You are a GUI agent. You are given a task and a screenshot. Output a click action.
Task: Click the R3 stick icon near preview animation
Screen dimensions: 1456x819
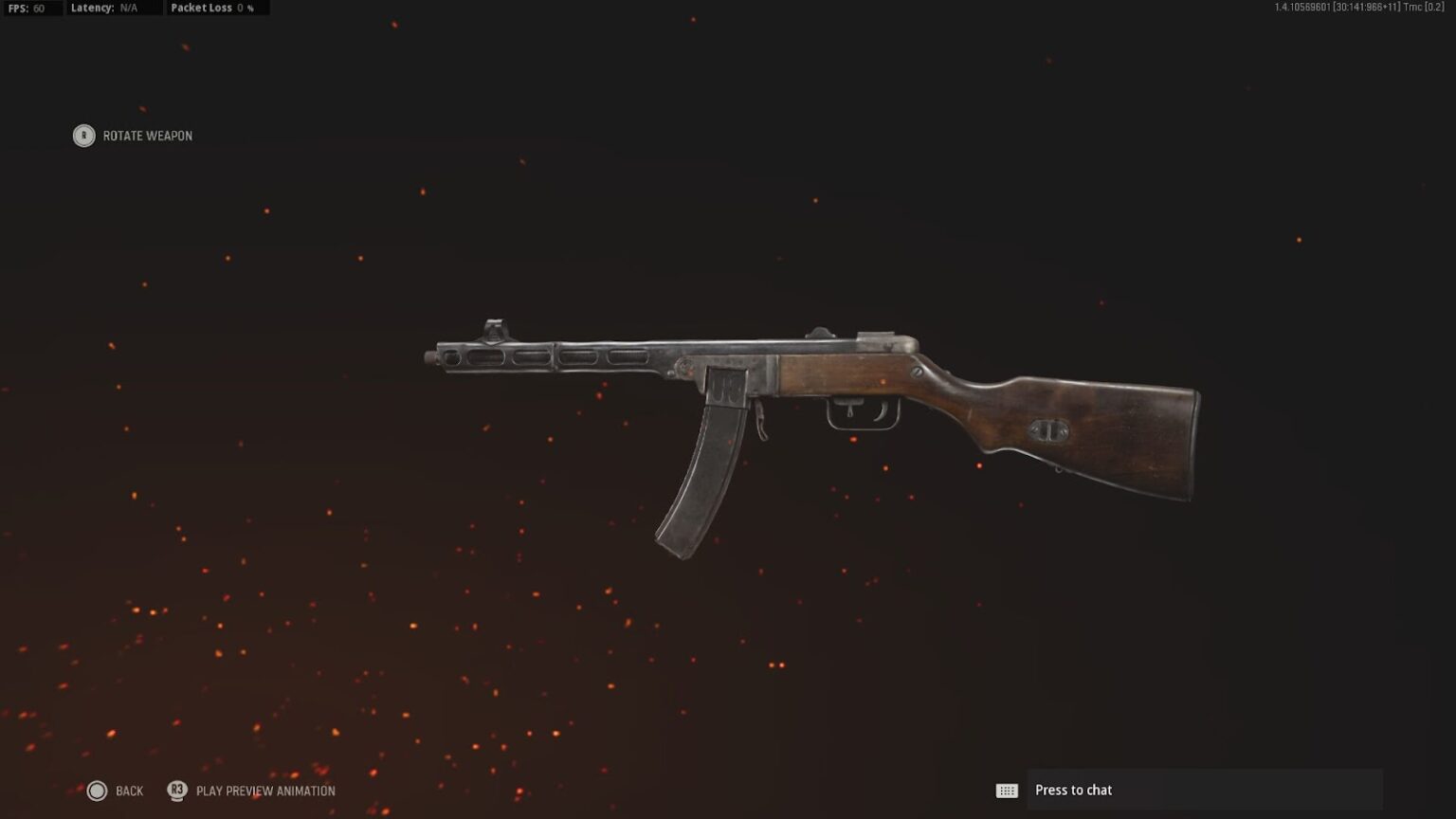176,790
